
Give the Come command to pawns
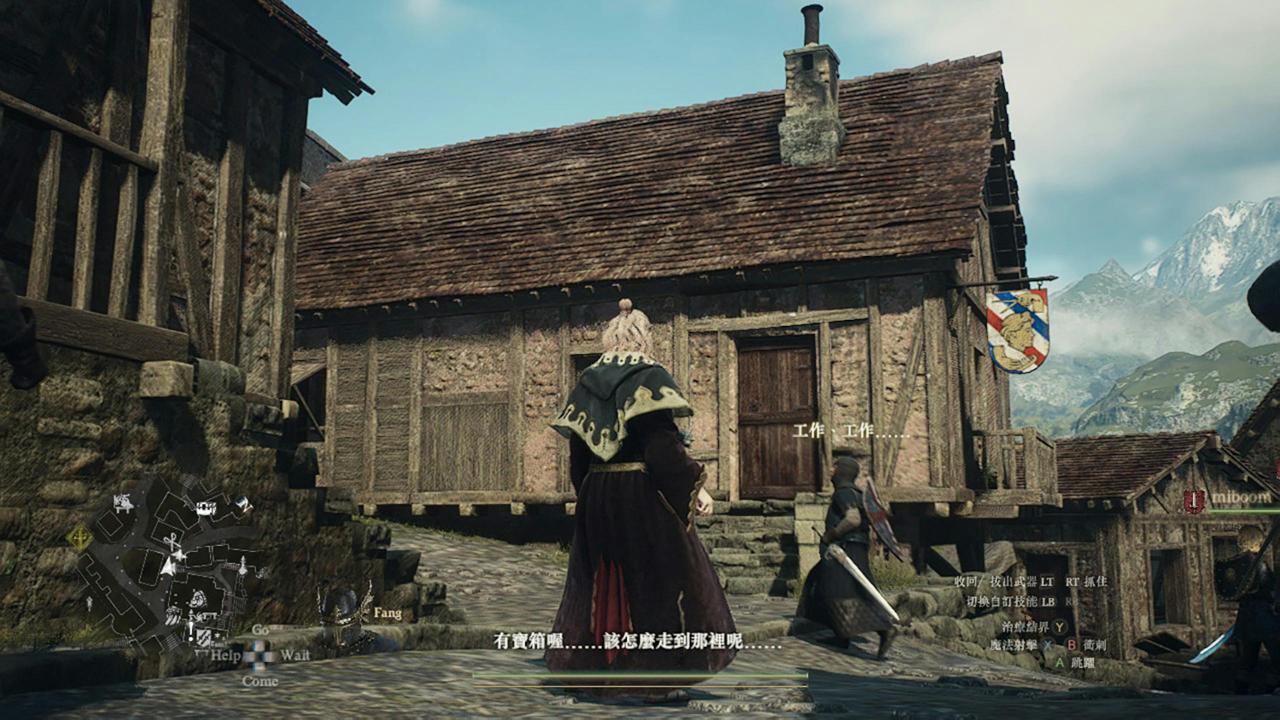pos(259,681)
